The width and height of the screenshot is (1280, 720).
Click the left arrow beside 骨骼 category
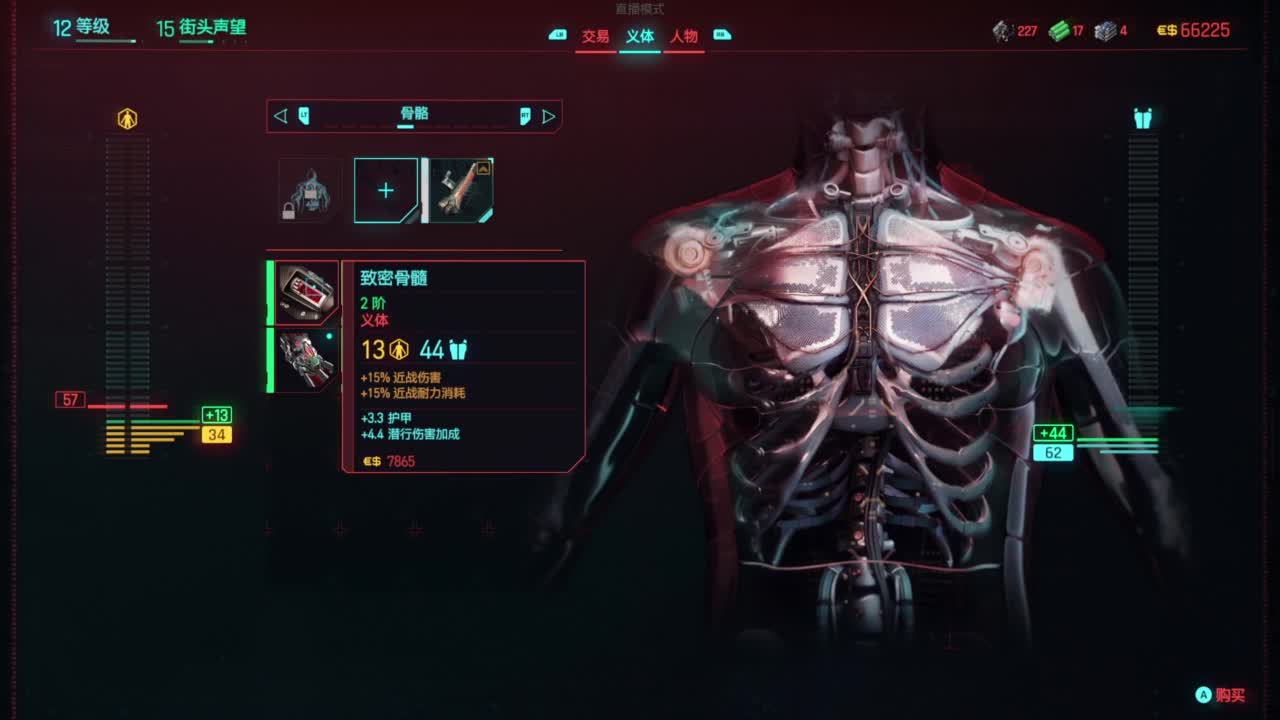pyautogui.click(x=280, y=116)
